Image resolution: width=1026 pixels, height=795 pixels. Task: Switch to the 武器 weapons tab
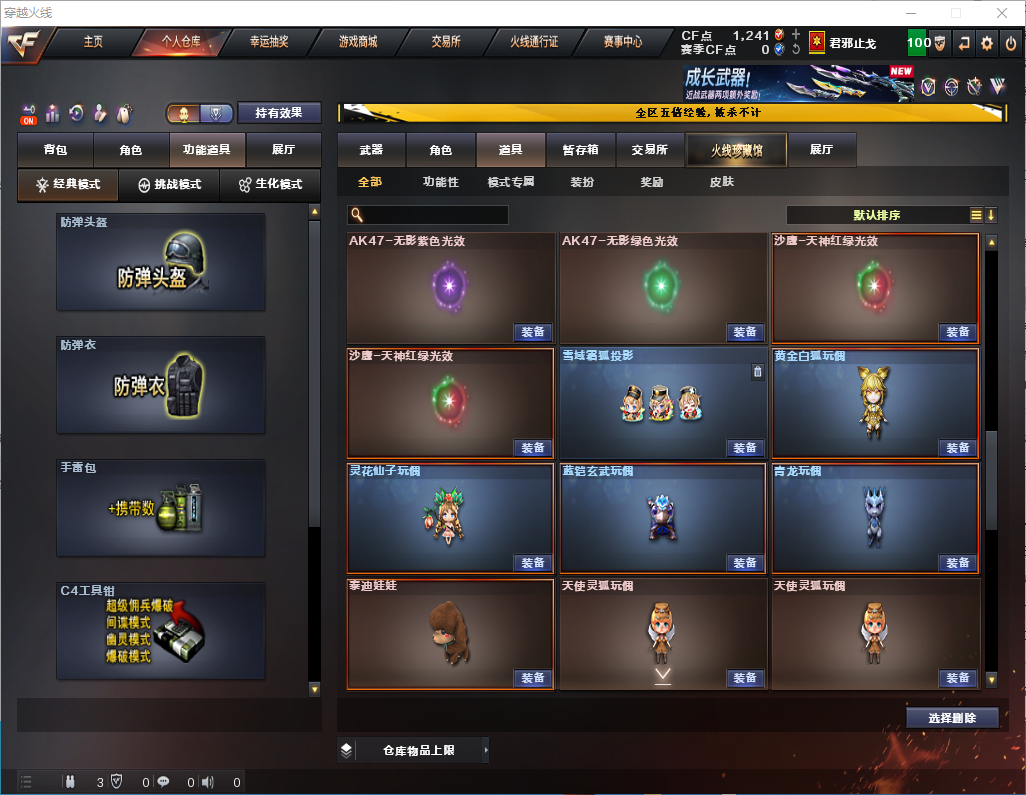pos(371,150)
